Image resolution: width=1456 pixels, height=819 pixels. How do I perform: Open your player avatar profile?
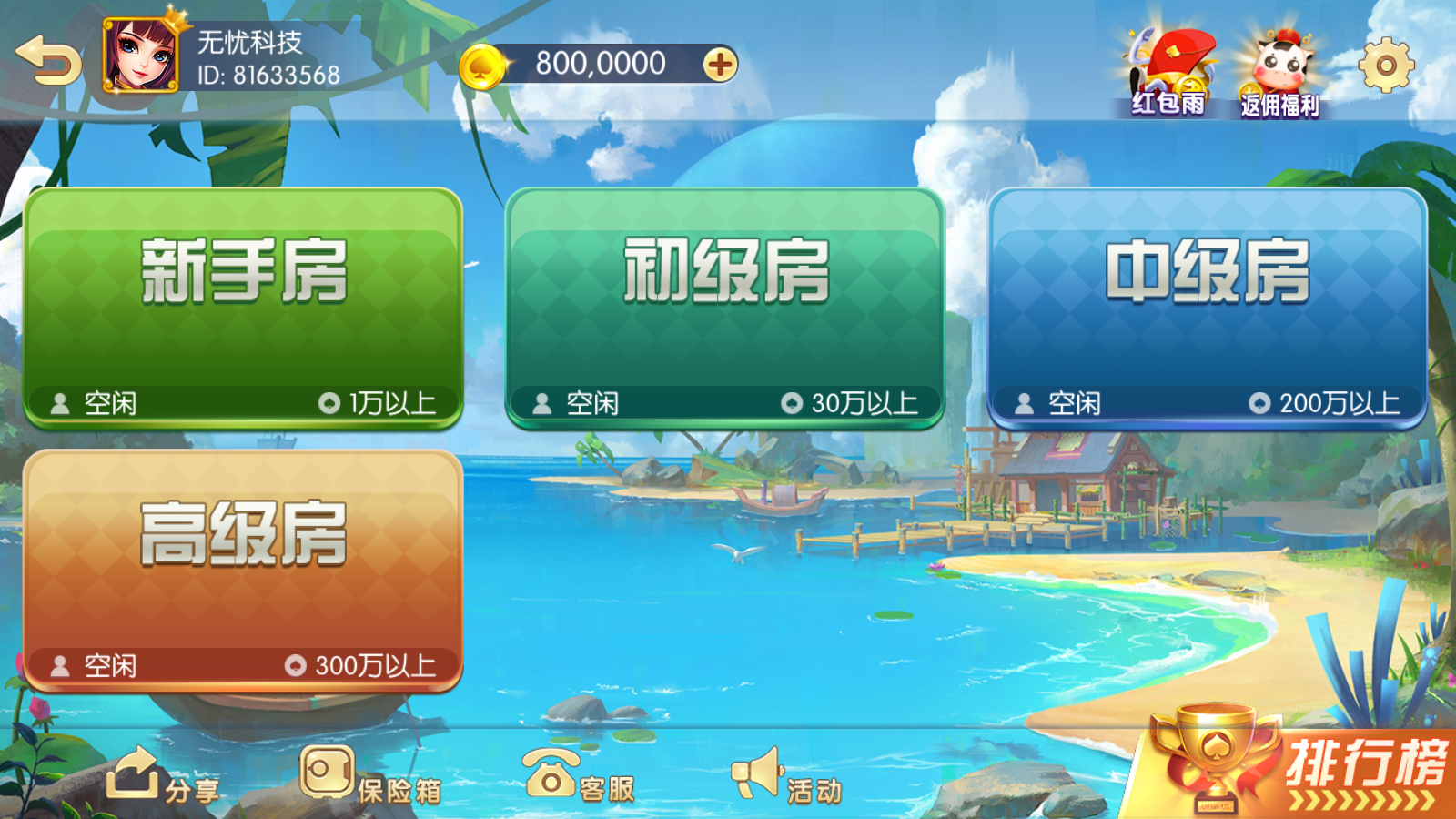[x=141, y=55]
